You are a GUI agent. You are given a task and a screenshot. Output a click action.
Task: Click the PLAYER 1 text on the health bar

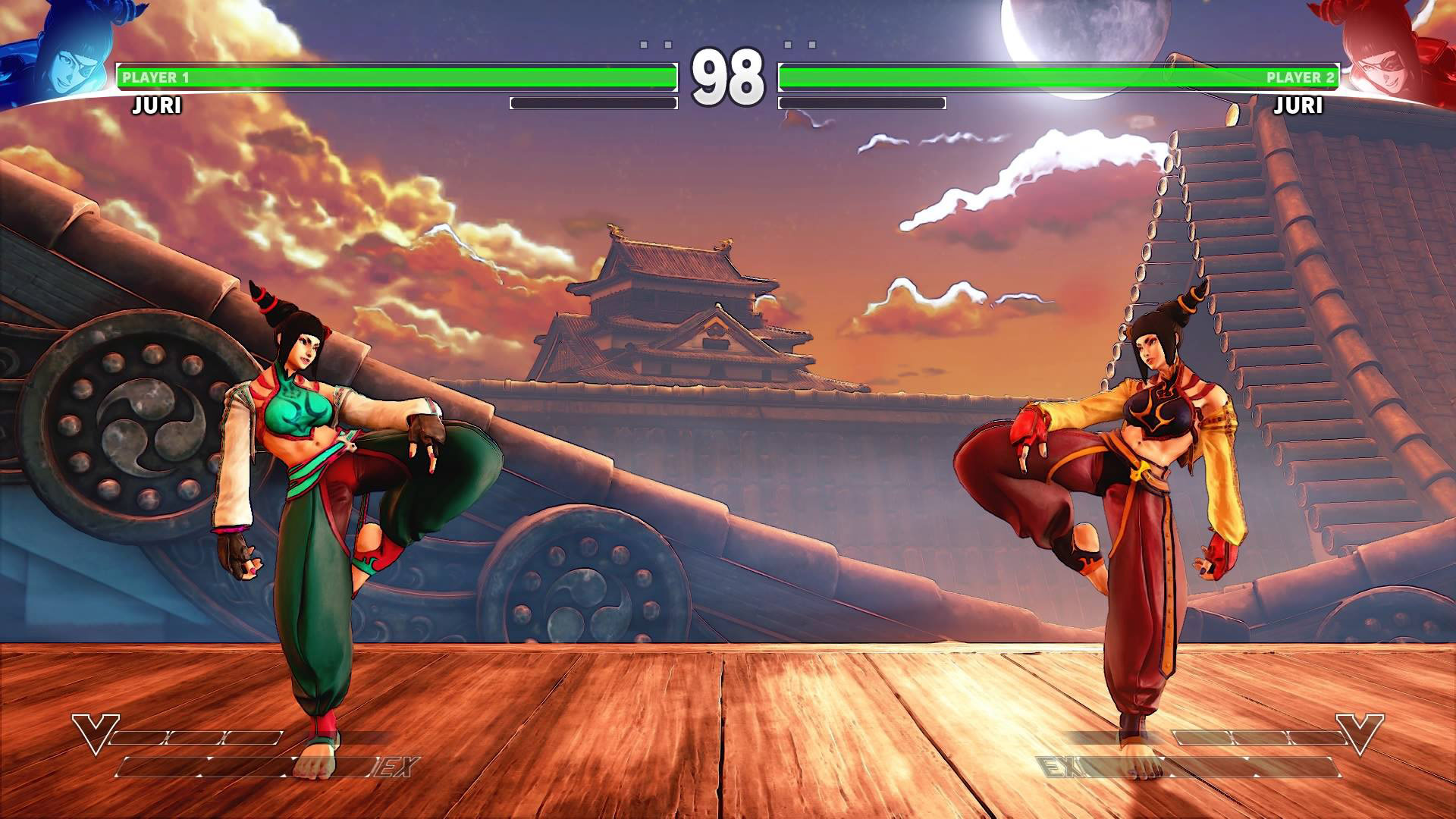pos(154,75)
